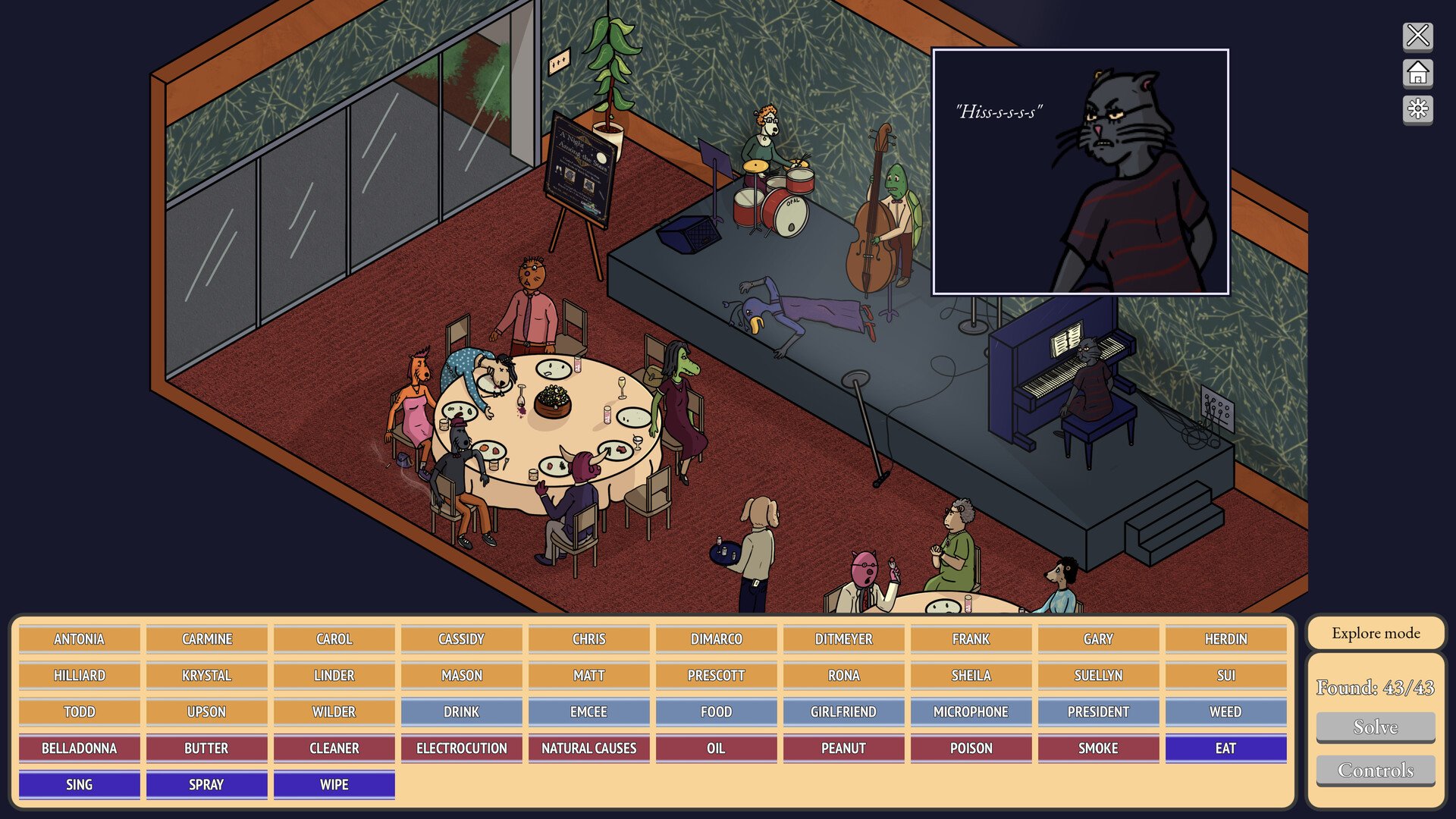Viewport: 1456px width, 819px height.
Task: Select the EAT verb tile
Action: pyautogui.click(x=1225, y=748)
